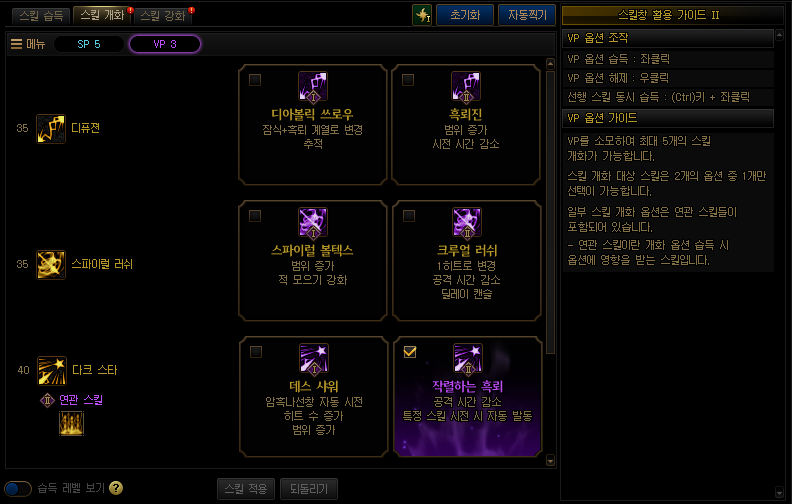
Task: Select the 스파이럴 러쉬 skill icon
Action: pos(51,264)
